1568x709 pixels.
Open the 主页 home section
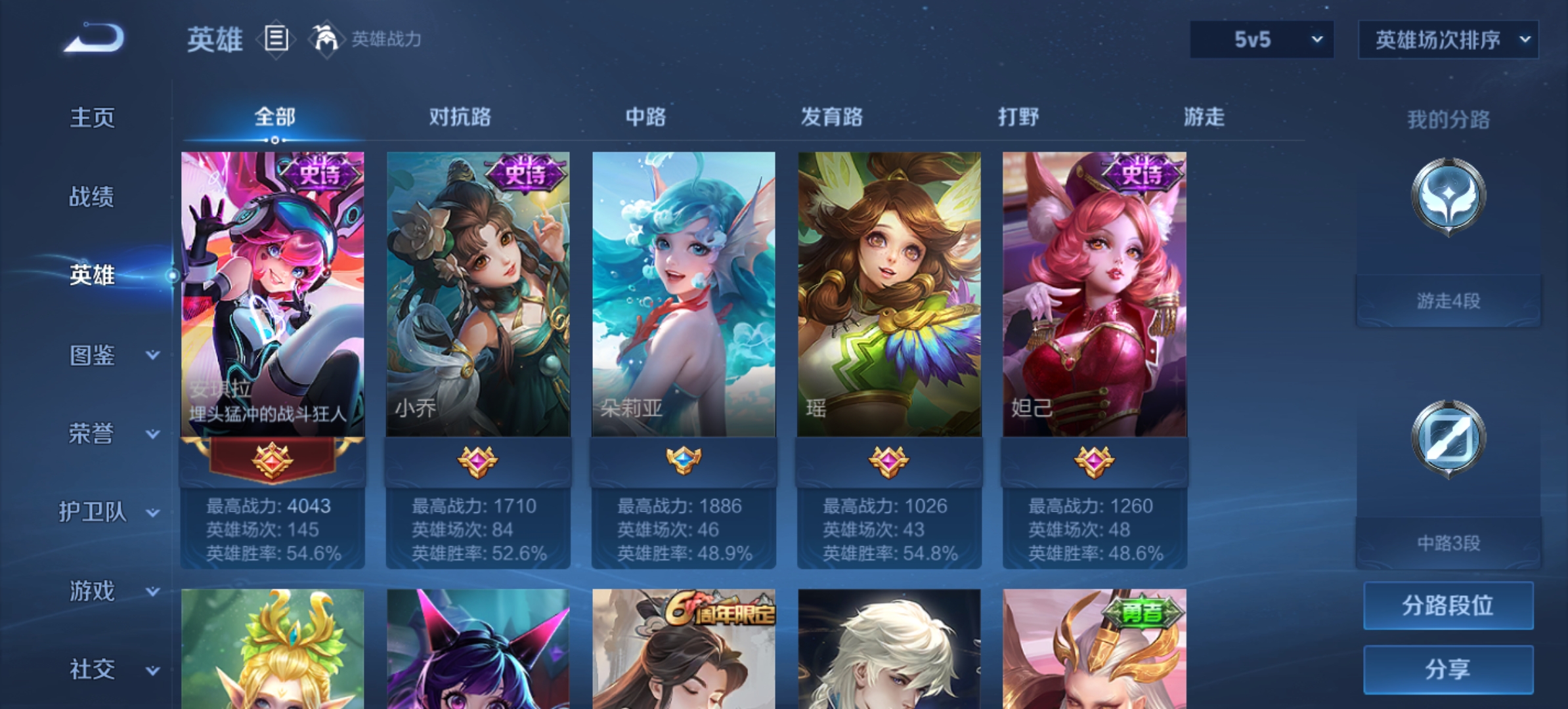click(93, 118)
